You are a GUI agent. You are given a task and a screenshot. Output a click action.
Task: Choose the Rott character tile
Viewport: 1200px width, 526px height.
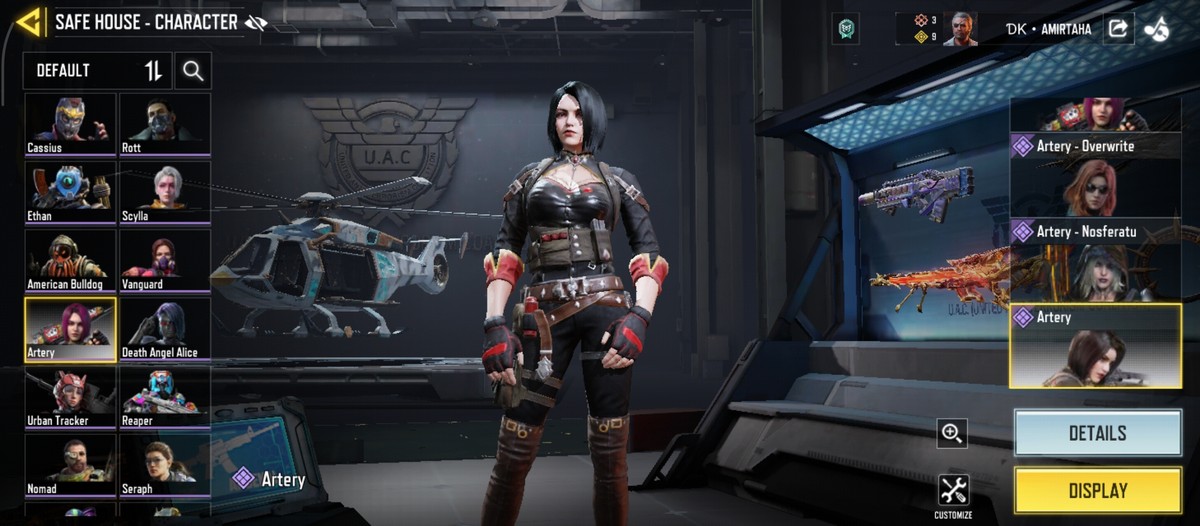165,124
